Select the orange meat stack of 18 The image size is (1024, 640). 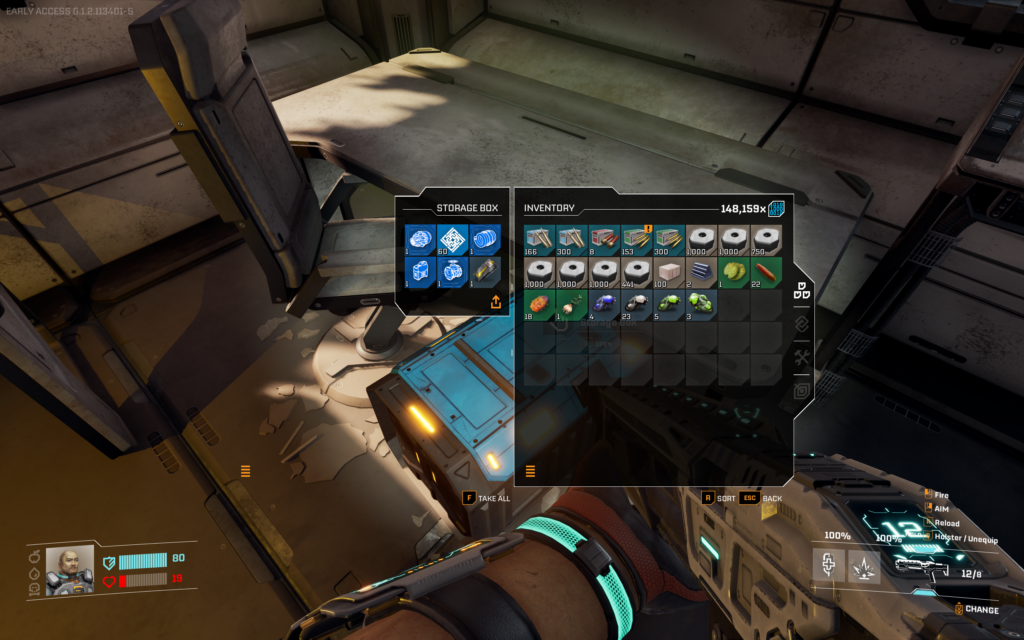(540, 304)
